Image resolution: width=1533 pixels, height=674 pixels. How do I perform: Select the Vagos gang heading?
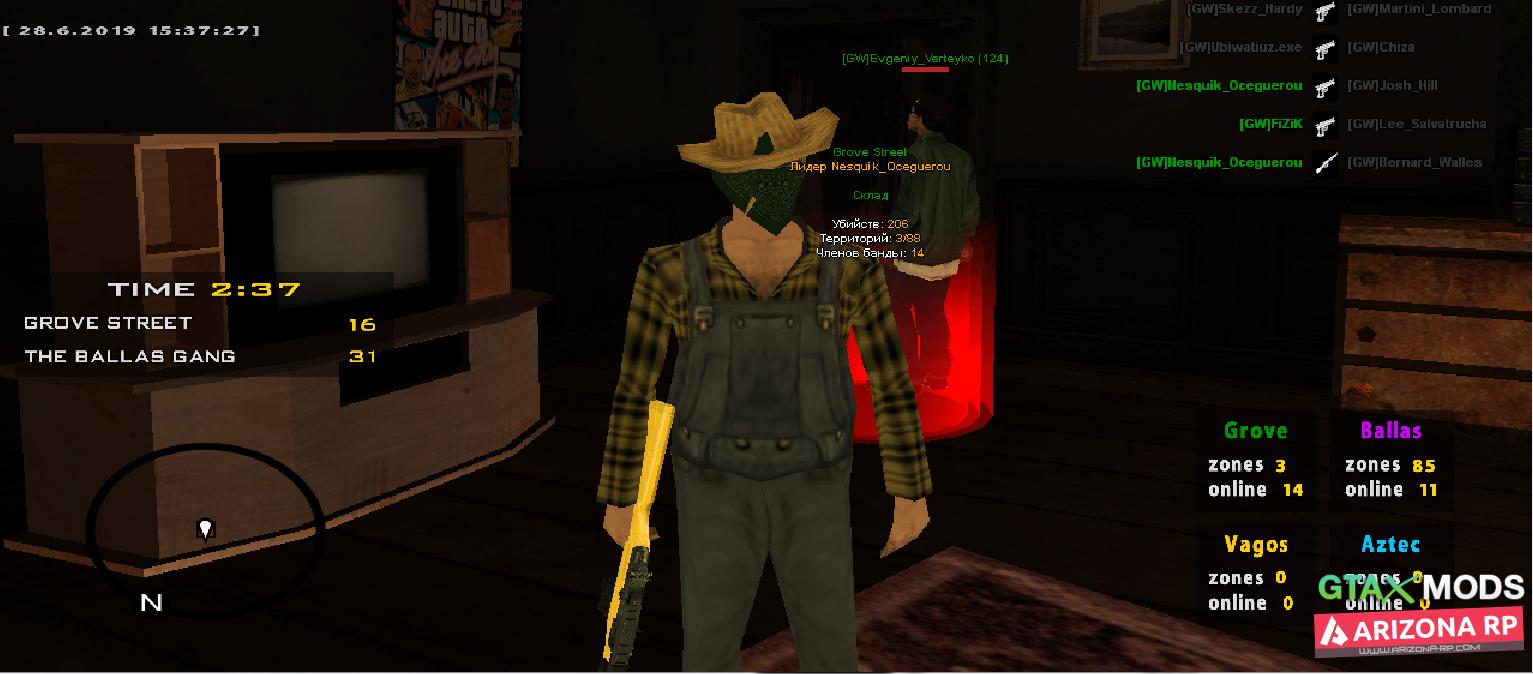[1256, 544]
